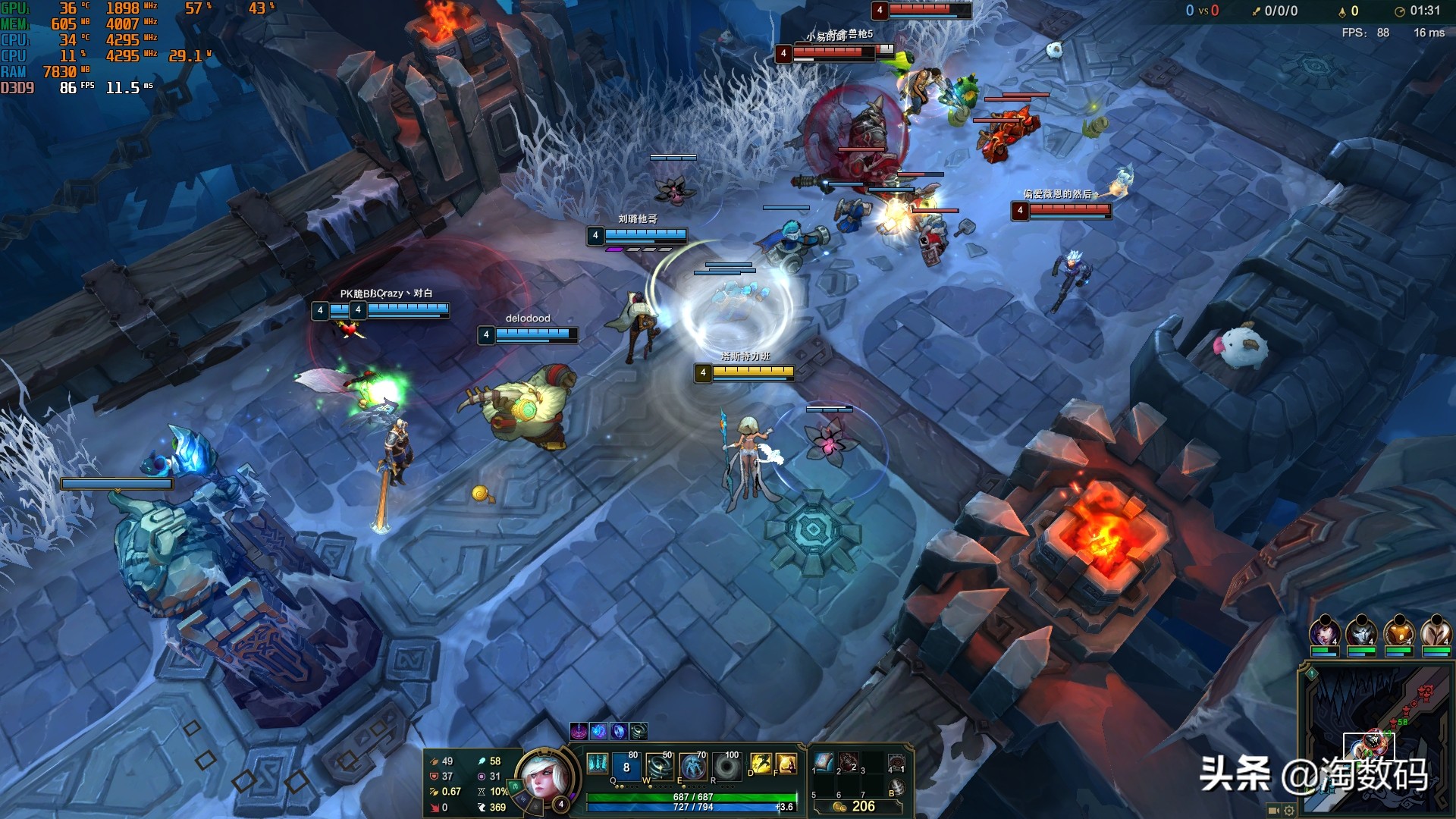
Task: Cast the W whirlwind ability
Action: click(x=659, y=767)
